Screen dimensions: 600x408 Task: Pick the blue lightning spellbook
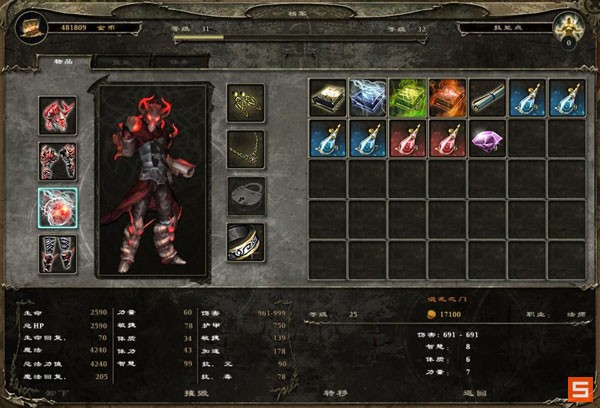click(x=367, y=97)
